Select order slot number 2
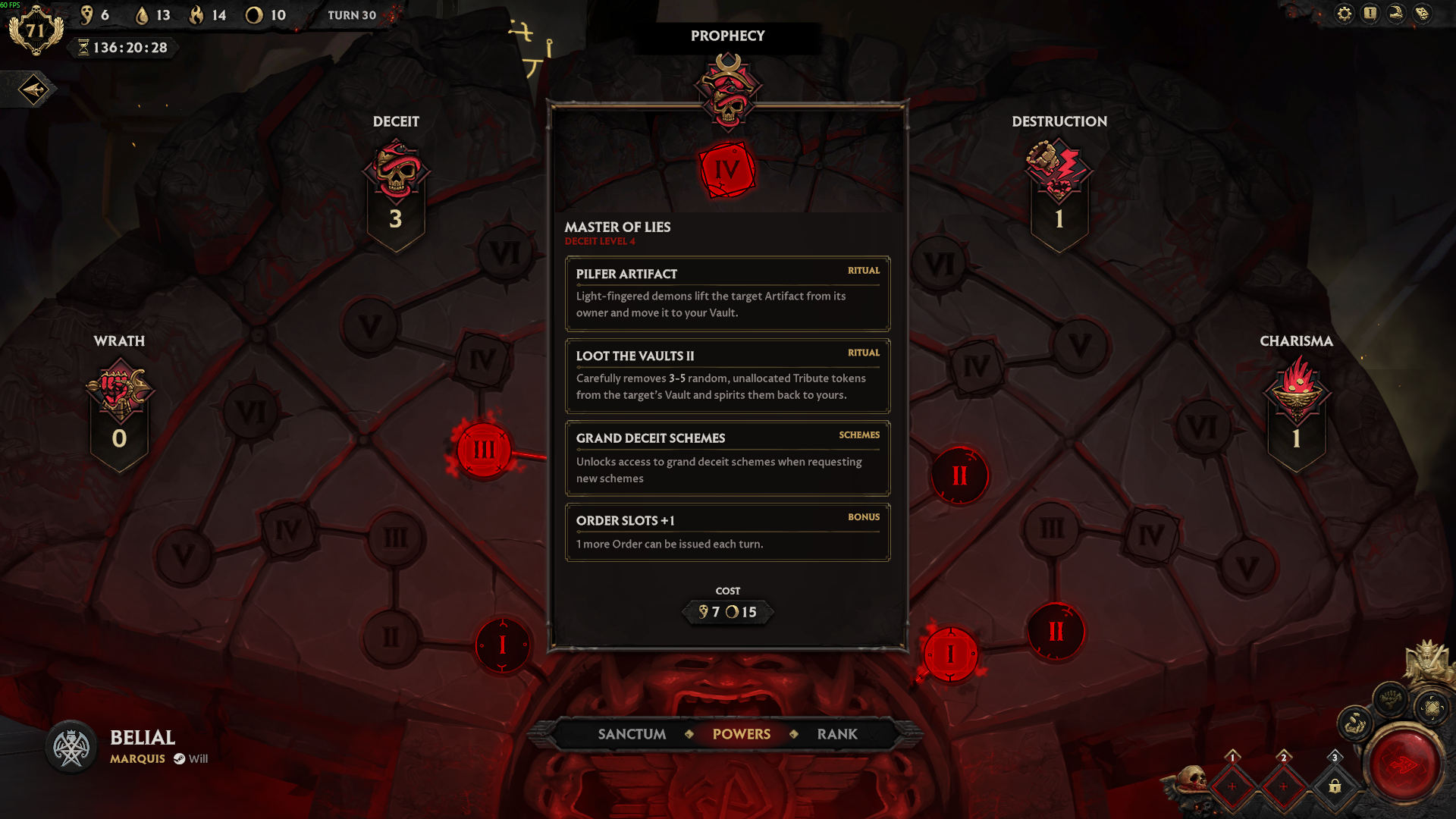1456x819 pixels. pyautogui.click(x=1283, y=786)
